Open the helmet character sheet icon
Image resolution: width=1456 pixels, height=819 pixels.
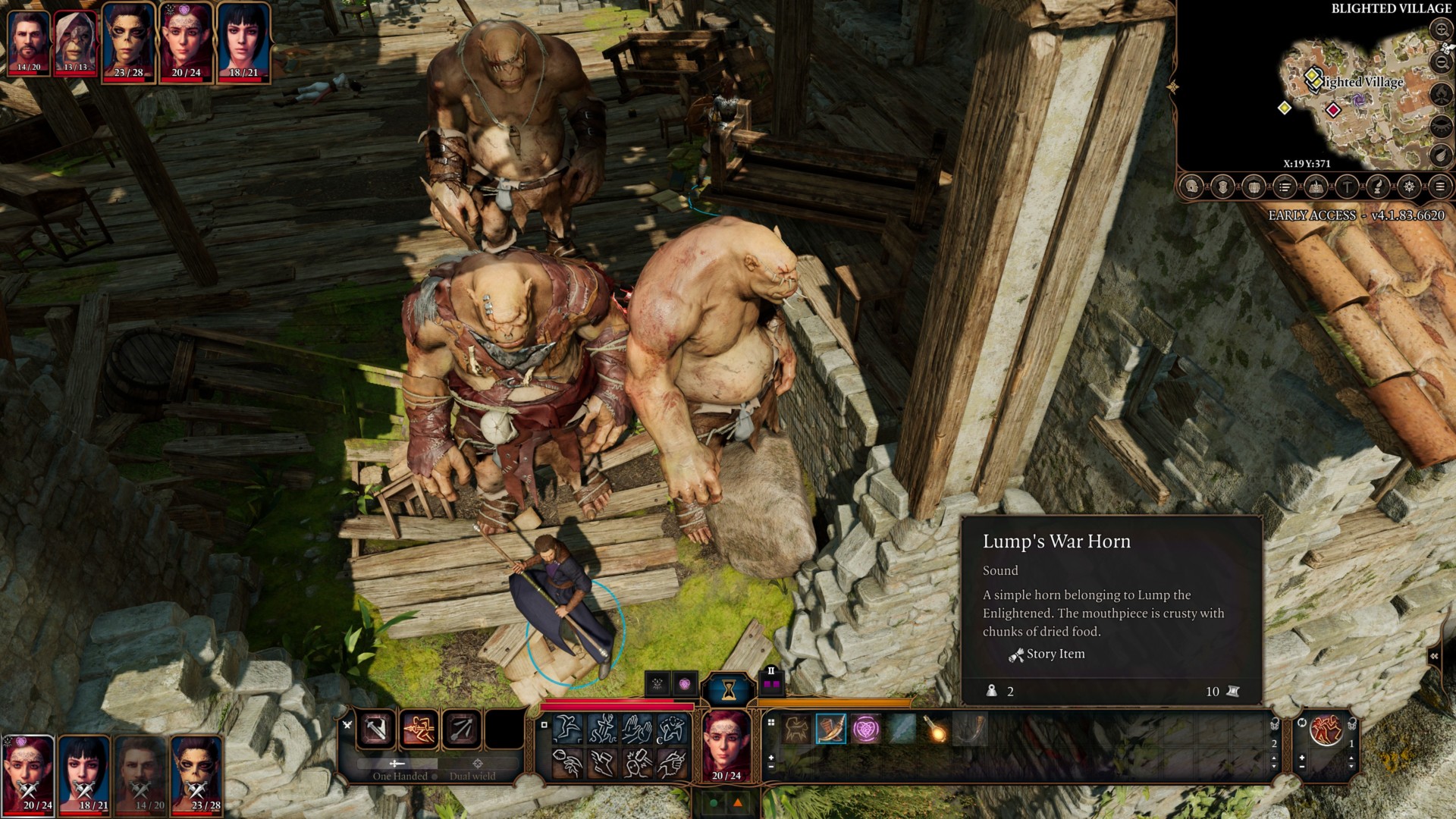point(1192,187)
